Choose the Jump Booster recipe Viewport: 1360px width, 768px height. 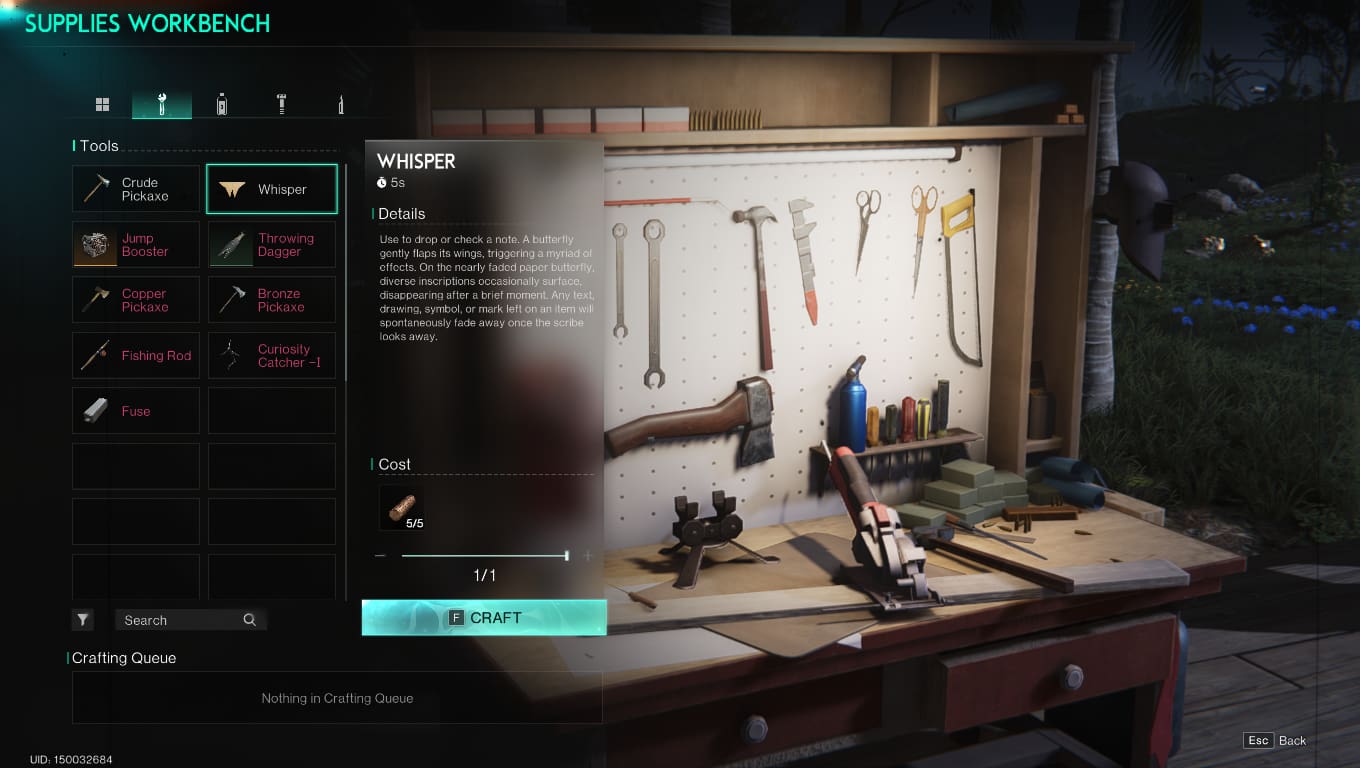[136, 245]
